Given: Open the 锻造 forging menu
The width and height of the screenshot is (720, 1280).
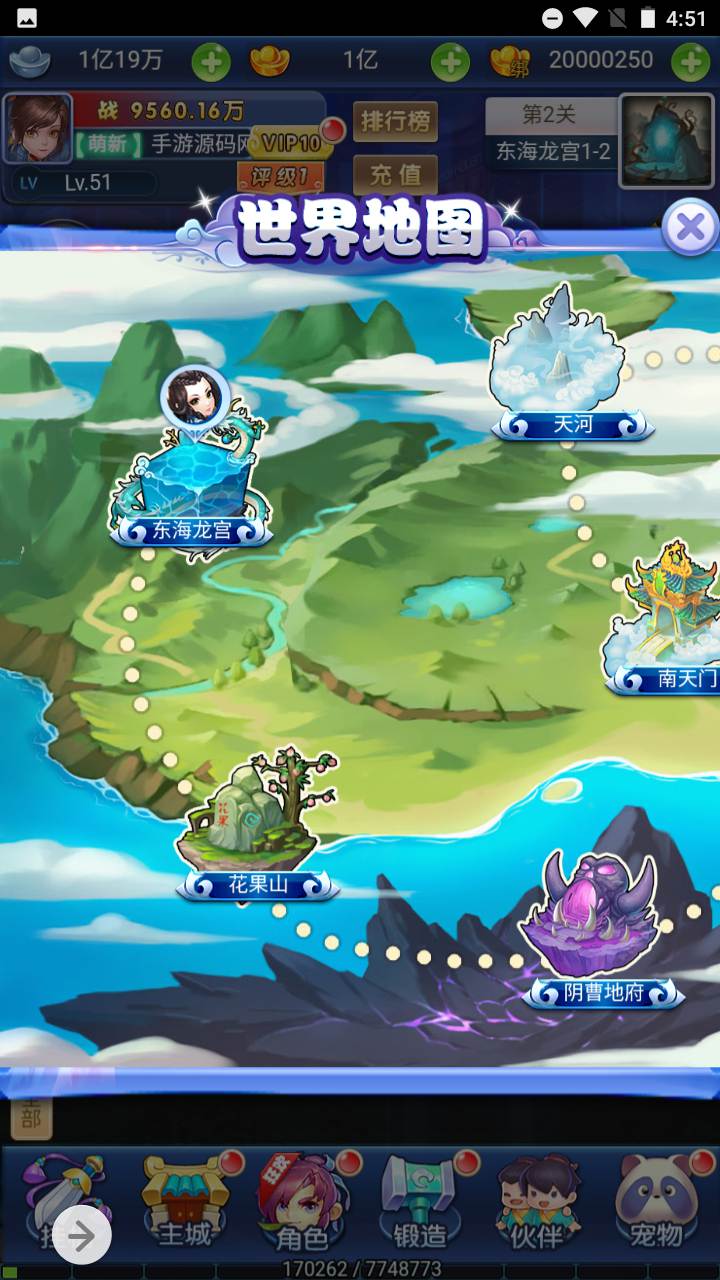Looking at the screenshot, I should [x=420, y=1203].
